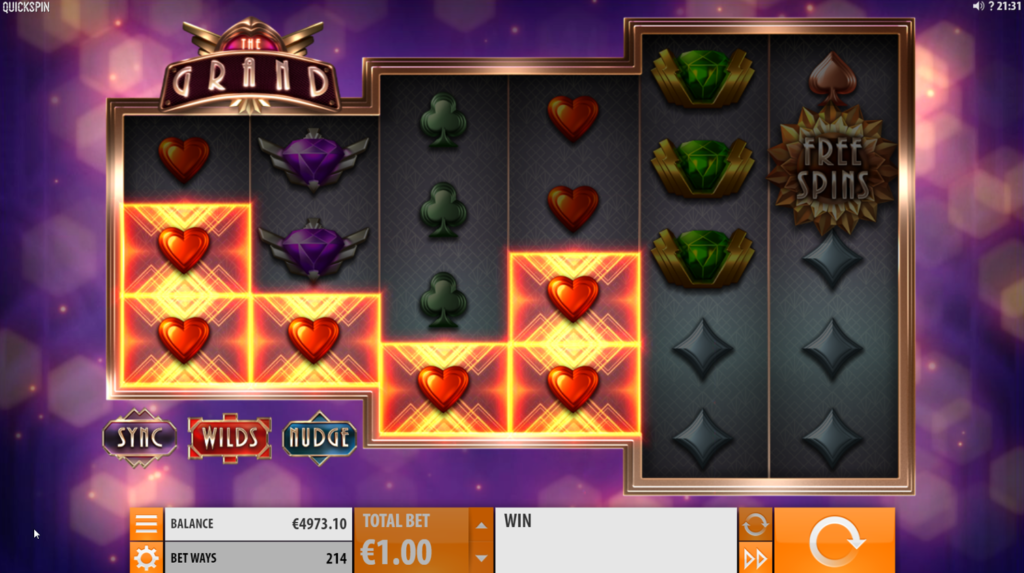Click the Total Bet €1.00 panel
1024x573 pixels.
point(411,540)
